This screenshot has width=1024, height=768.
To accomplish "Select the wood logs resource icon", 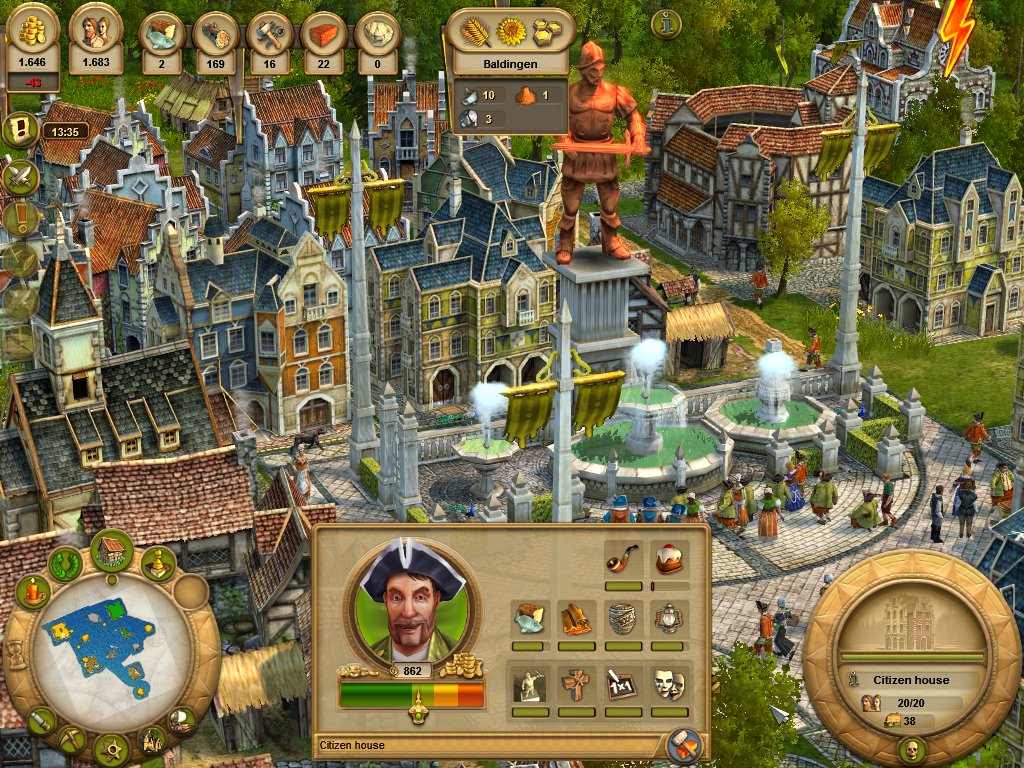I will (215, 34).
